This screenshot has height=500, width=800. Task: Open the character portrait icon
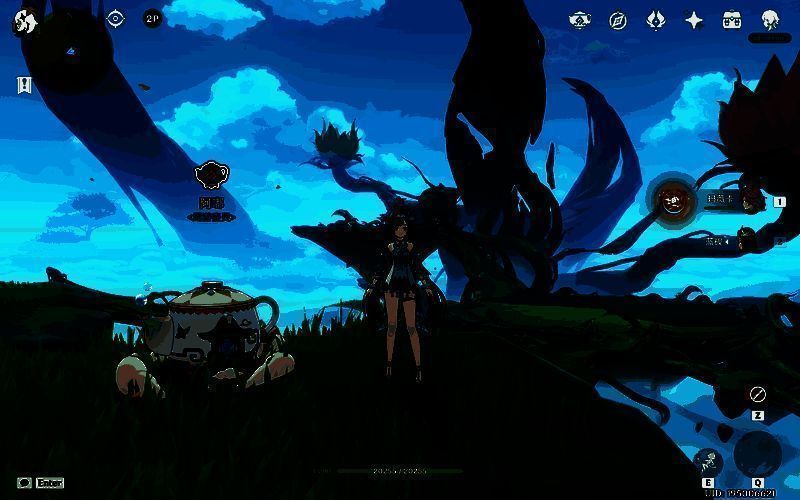[x=770, y=19]
